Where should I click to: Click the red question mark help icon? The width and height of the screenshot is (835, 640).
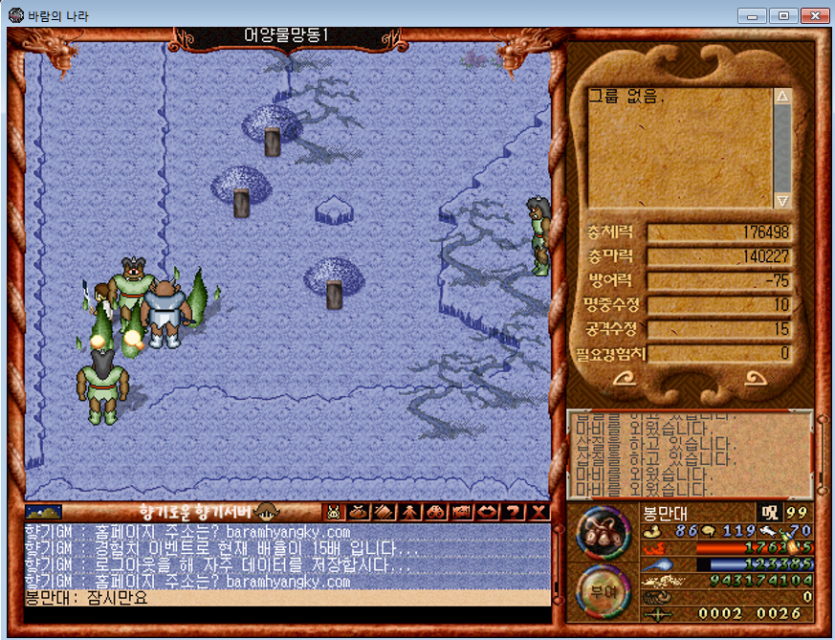514,511
